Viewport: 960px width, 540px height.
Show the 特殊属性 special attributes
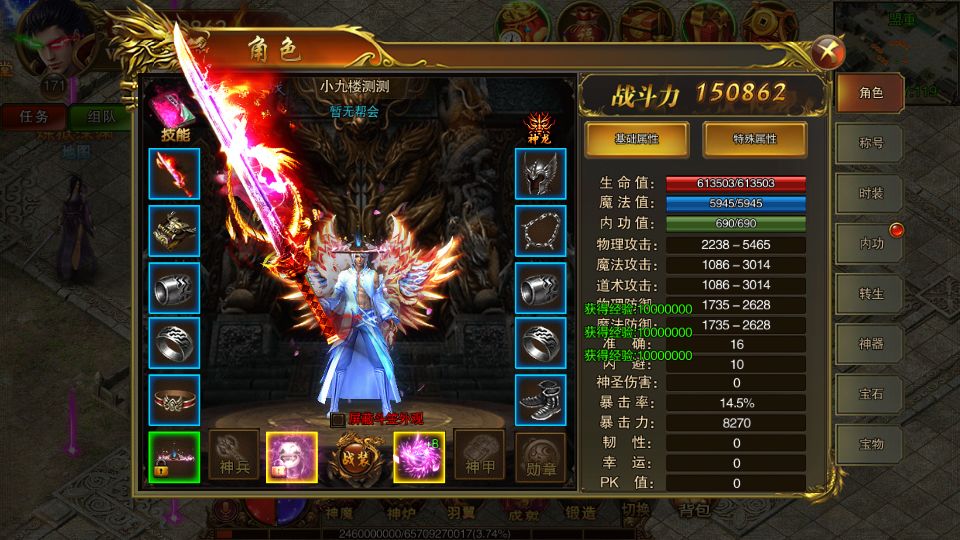[x=755, y=138]
